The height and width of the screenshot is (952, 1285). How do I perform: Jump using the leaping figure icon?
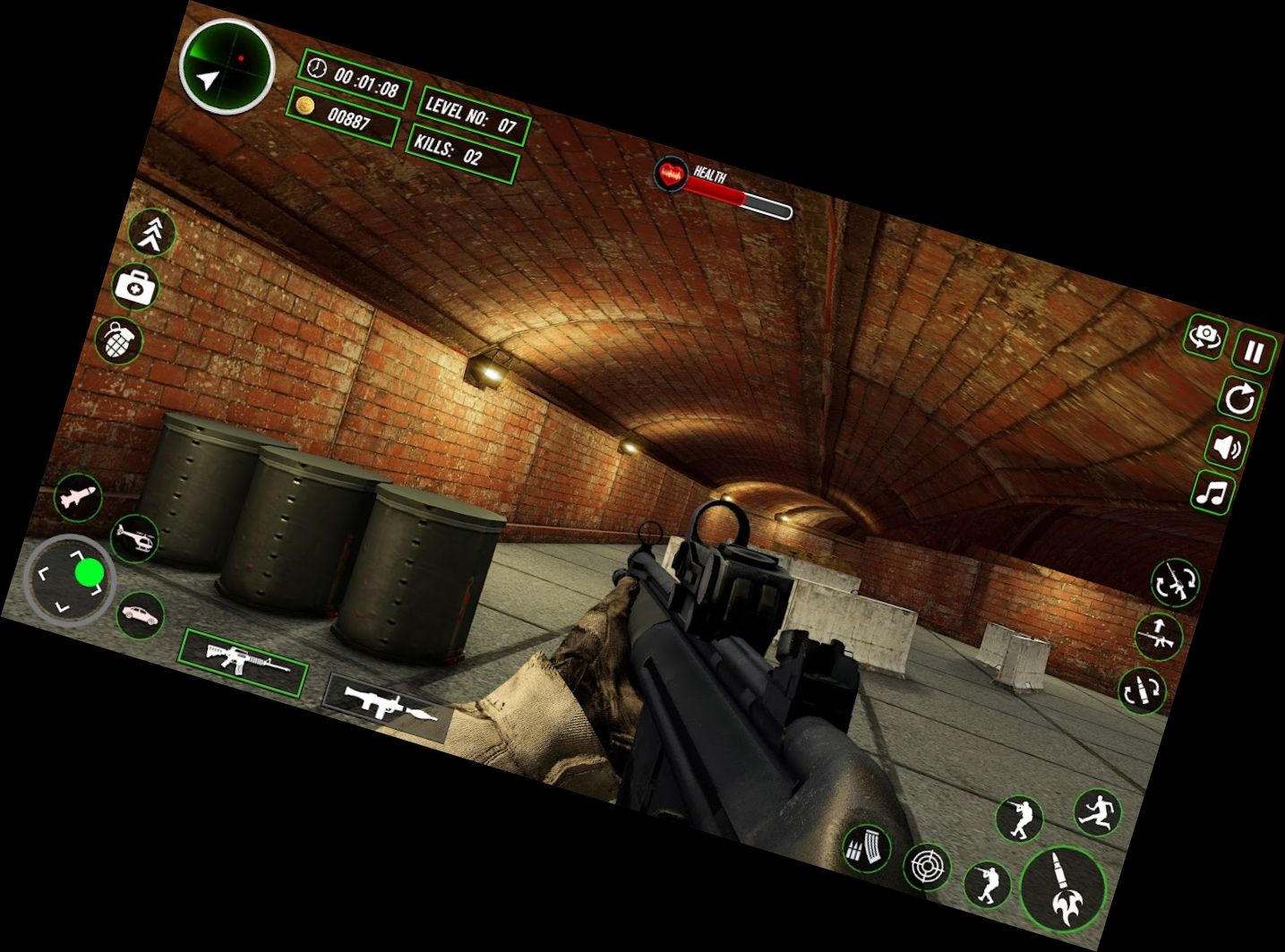coord(1097,813)
